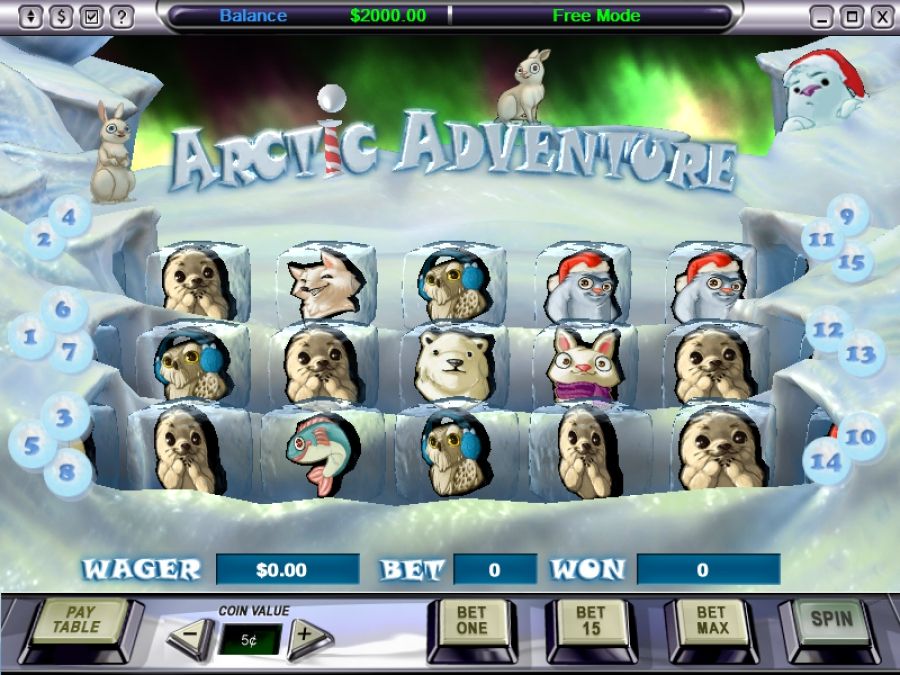Open the question mark help button
Screen dimensions: 900x675
(x=122, y=17)
